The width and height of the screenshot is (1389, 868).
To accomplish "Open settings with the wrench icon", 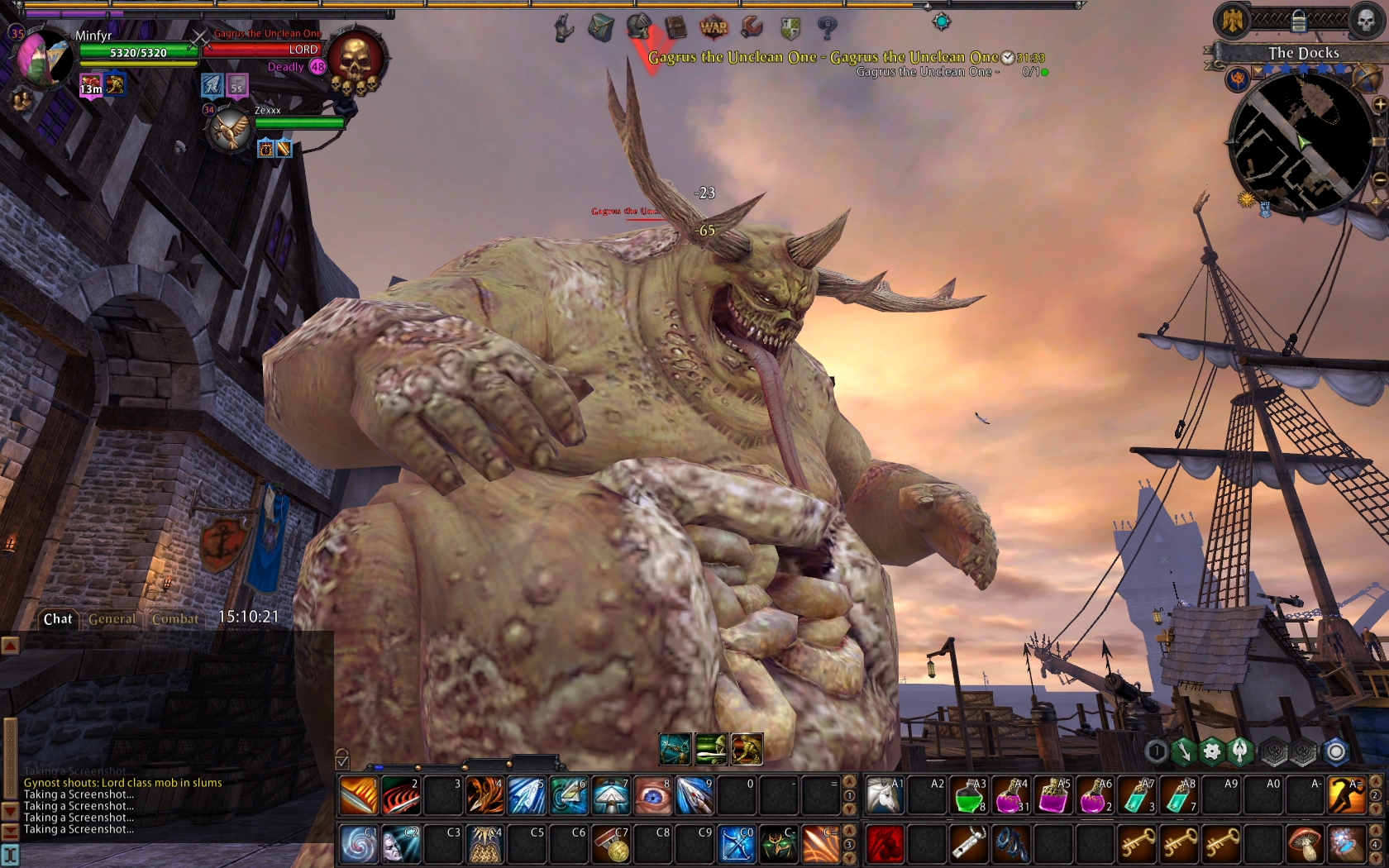I will click(x=752, y=27).
